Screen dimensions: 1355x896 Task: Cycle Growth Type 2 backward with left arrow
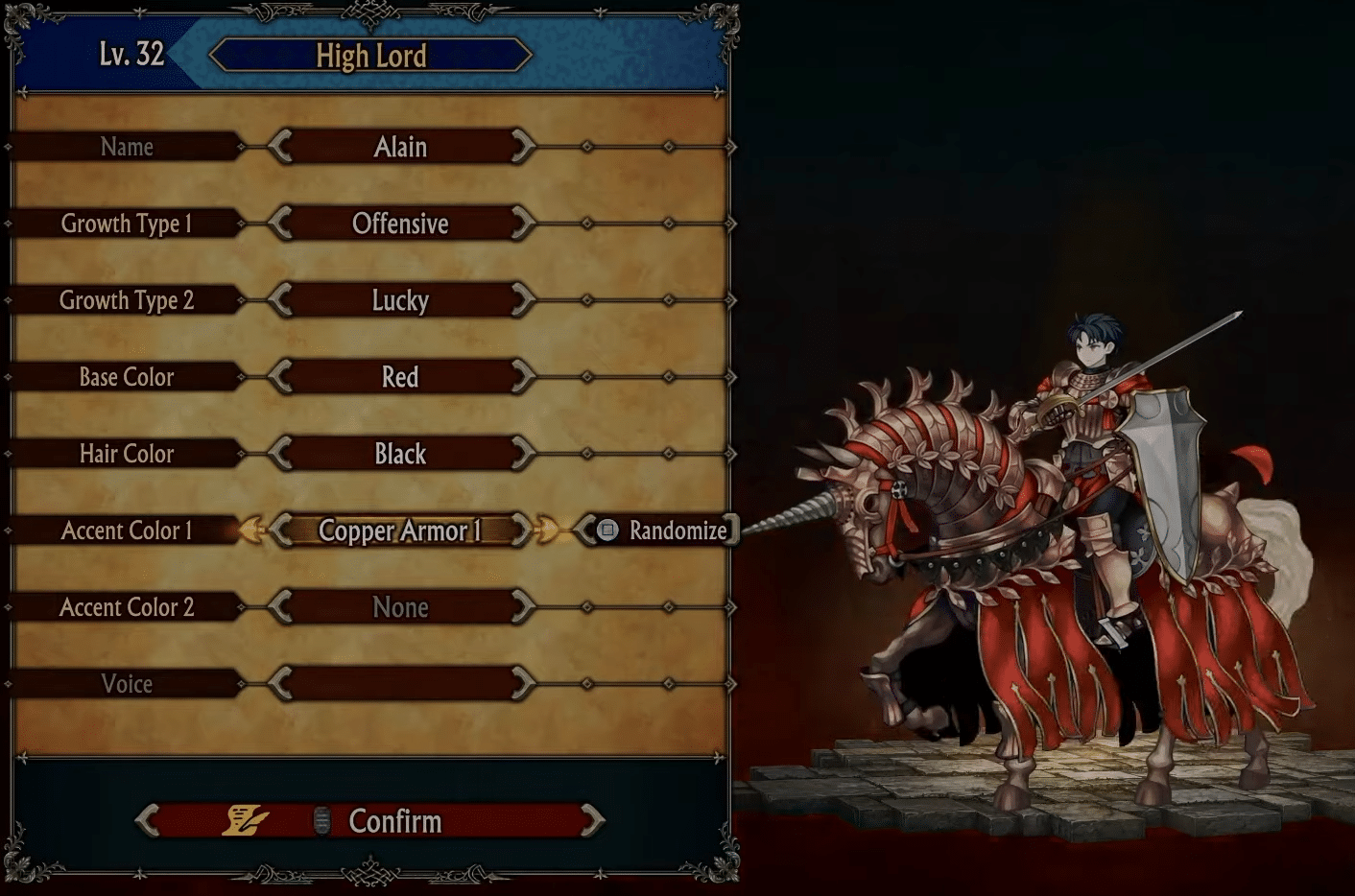pos(279,300)
